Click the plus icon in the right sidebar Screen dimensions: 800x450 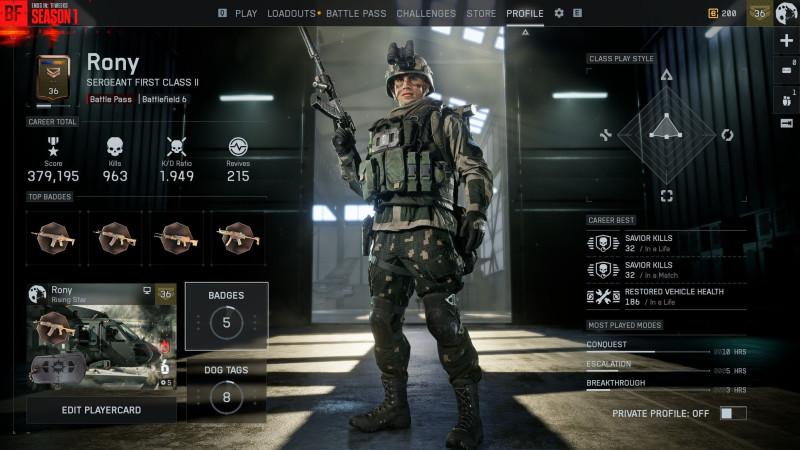(786, 41)
